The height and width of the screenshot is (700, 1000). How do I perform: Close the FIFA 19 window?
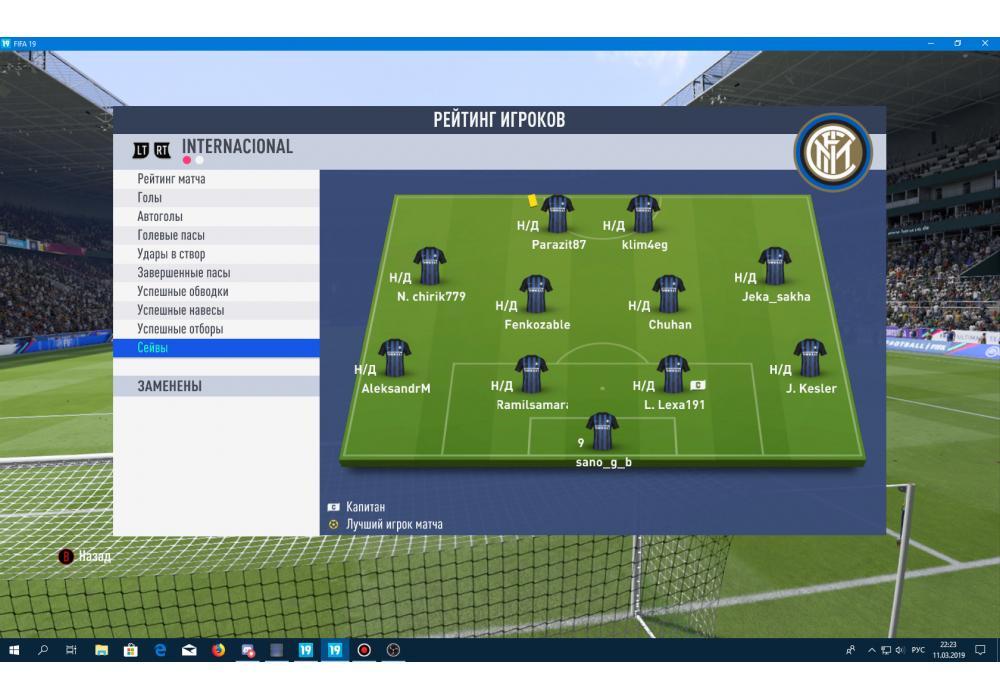pyautogui.click(x=985, y=44)
